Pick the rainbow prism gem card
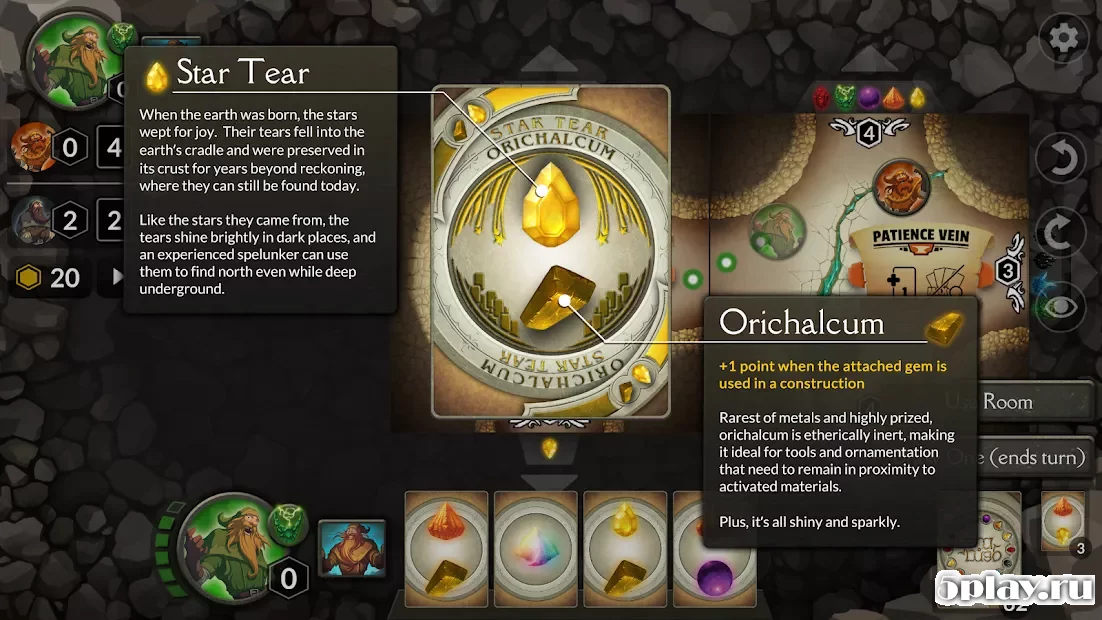 535,548
